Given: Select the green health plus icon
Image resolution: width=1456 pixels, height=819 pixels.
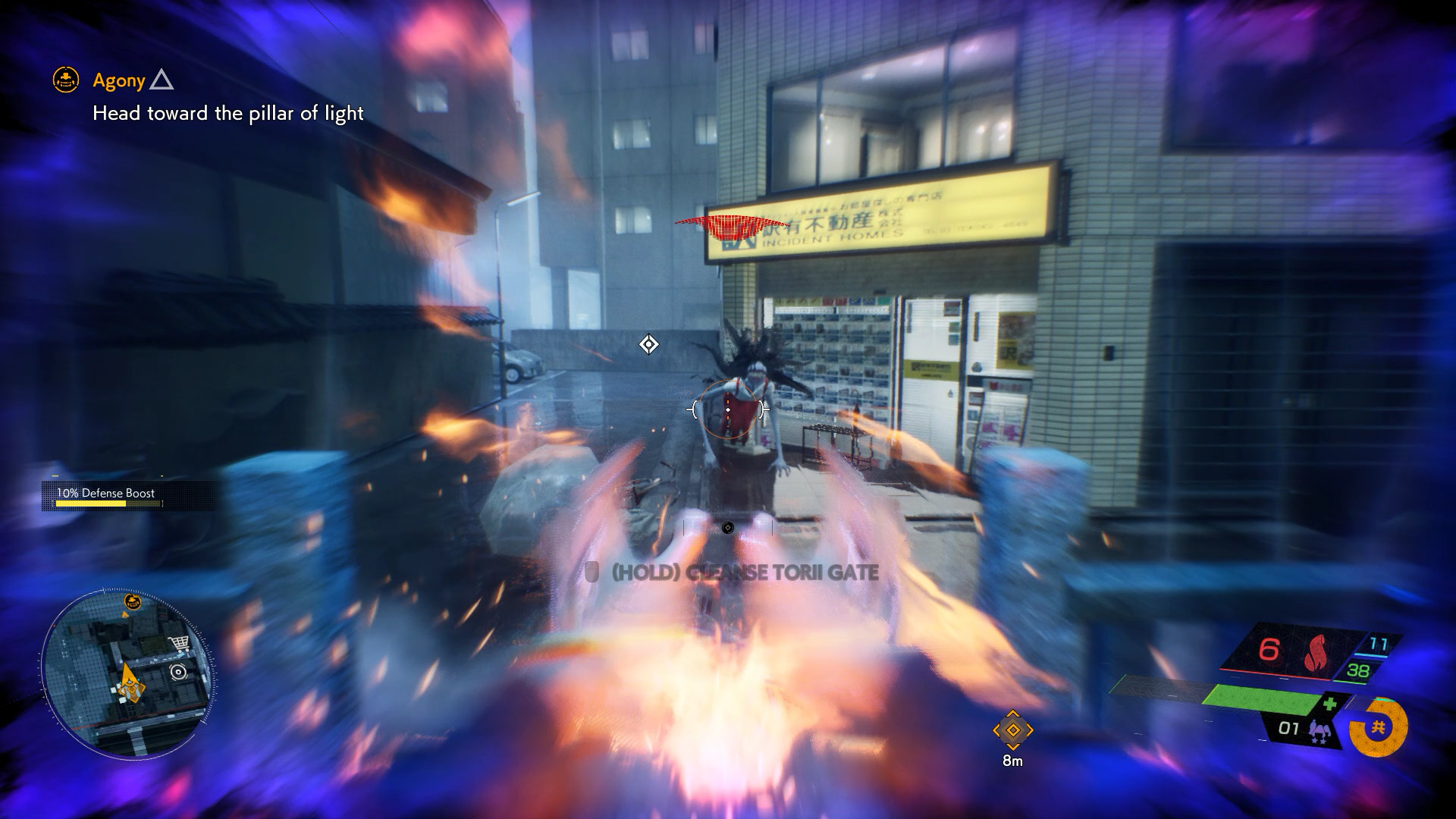Looking at the screenshot, I should [x=1331, y=703].
